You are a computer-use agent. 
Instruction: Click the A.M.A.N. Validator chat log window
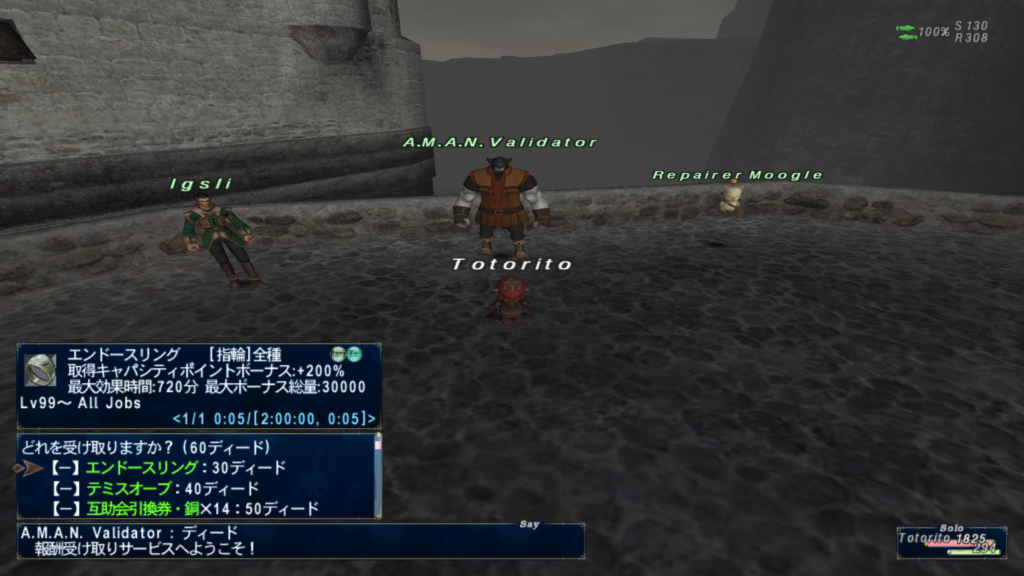(300, 540)
